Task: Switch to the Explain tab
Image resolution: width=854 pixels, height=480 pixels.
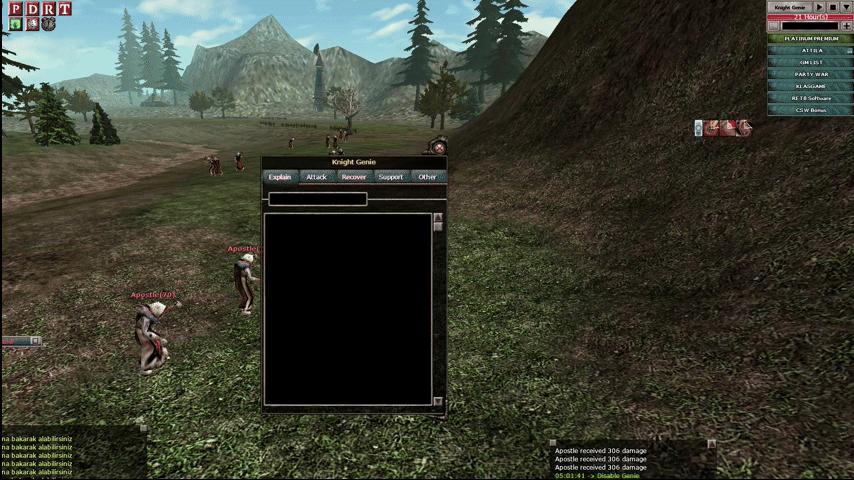Action: (280, 177)
